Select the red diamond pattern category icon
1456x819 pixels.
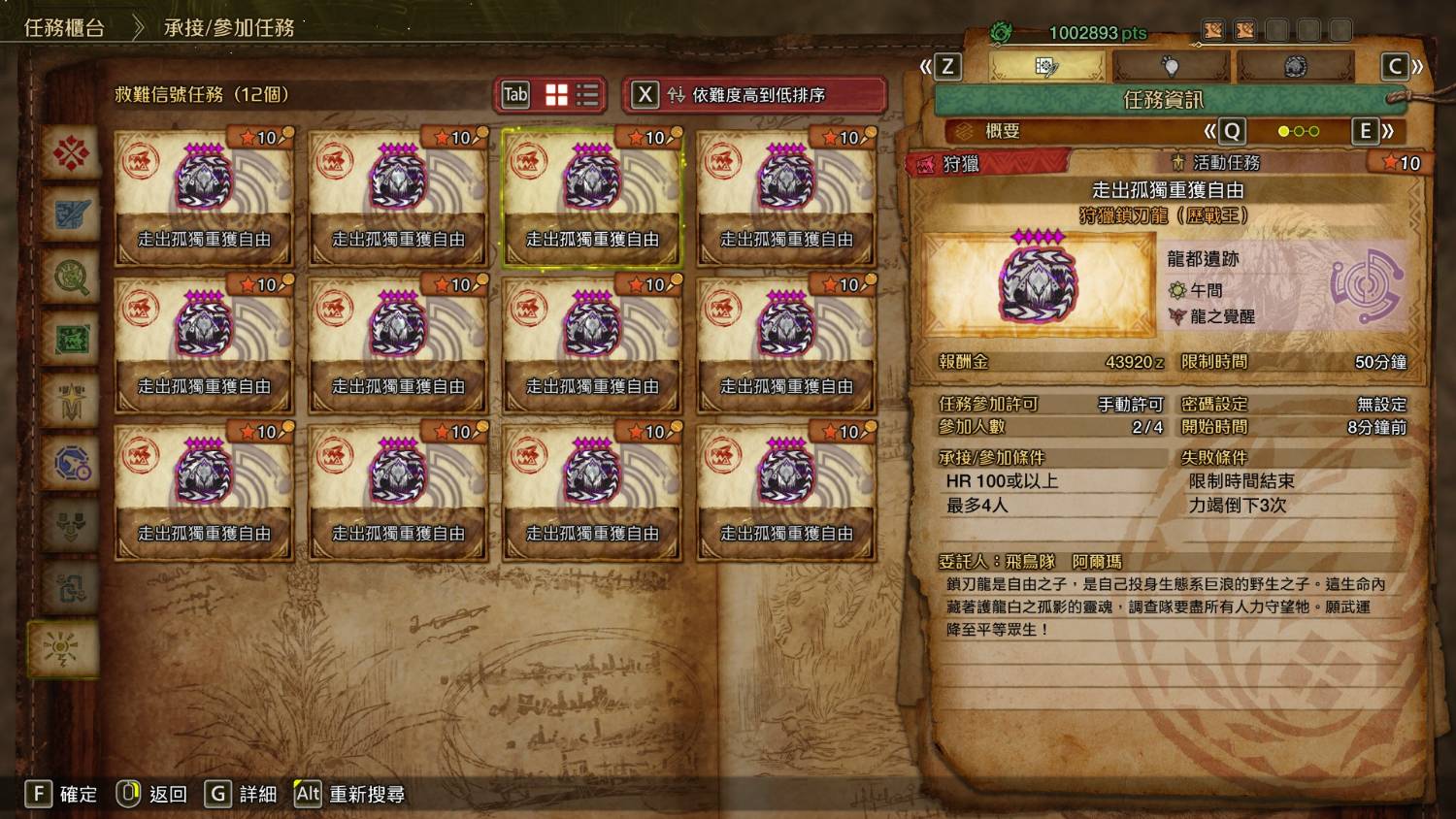[x=72, y=153]
